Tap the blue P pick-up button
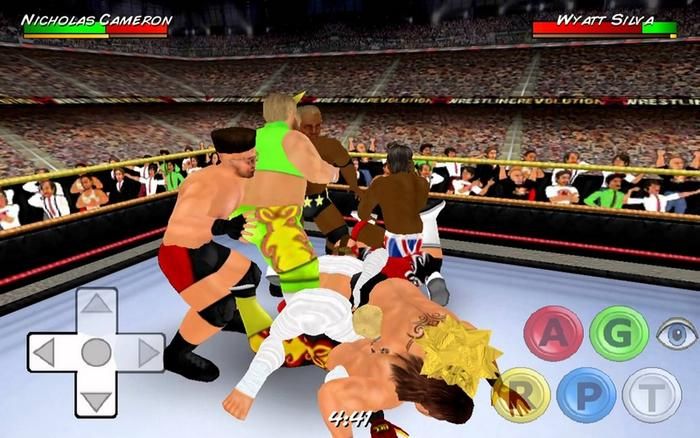 click(x=586, y=393)
